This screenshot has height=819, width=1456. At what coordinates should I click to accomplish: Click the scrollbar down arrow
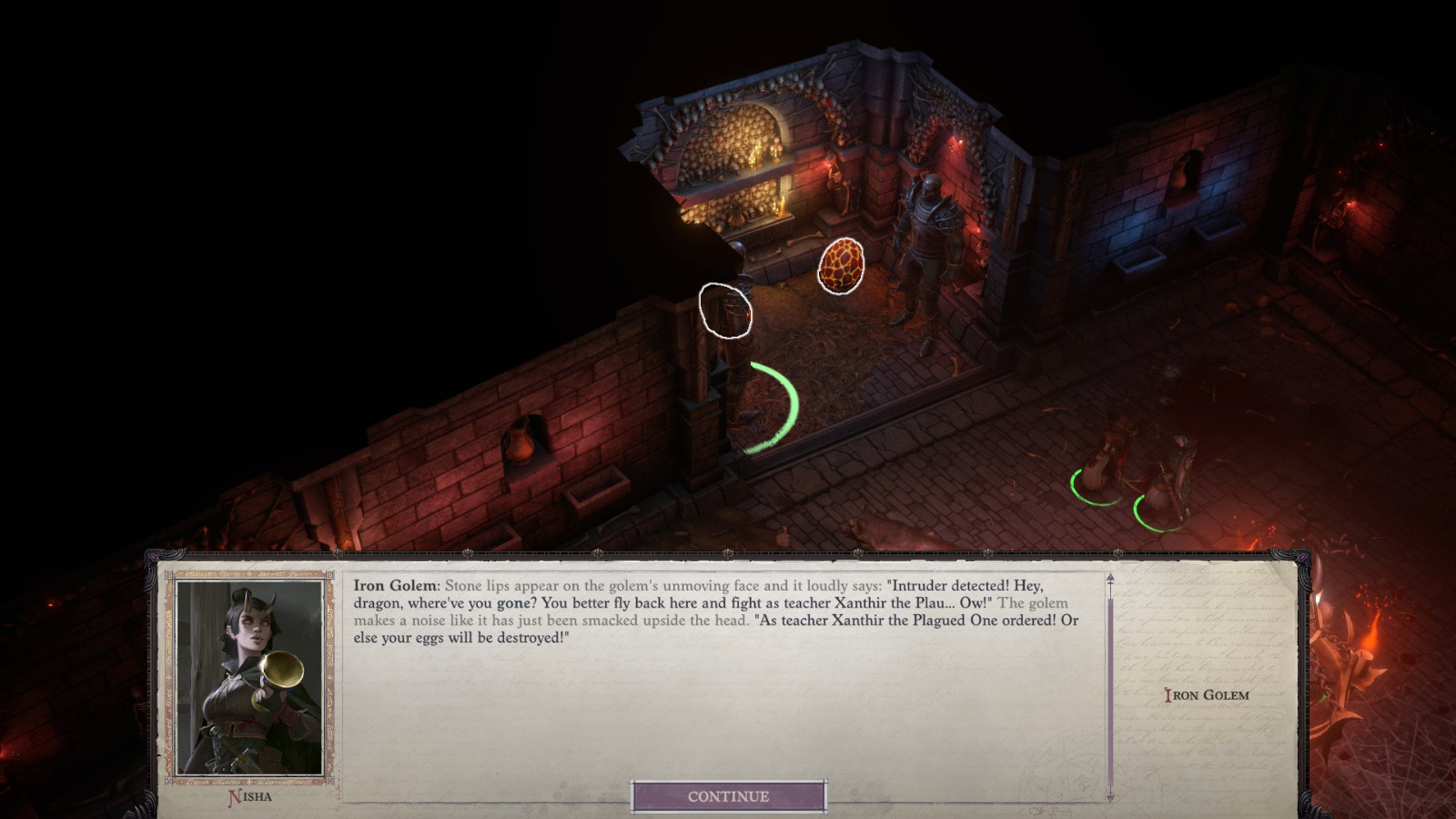point(1110,797)
